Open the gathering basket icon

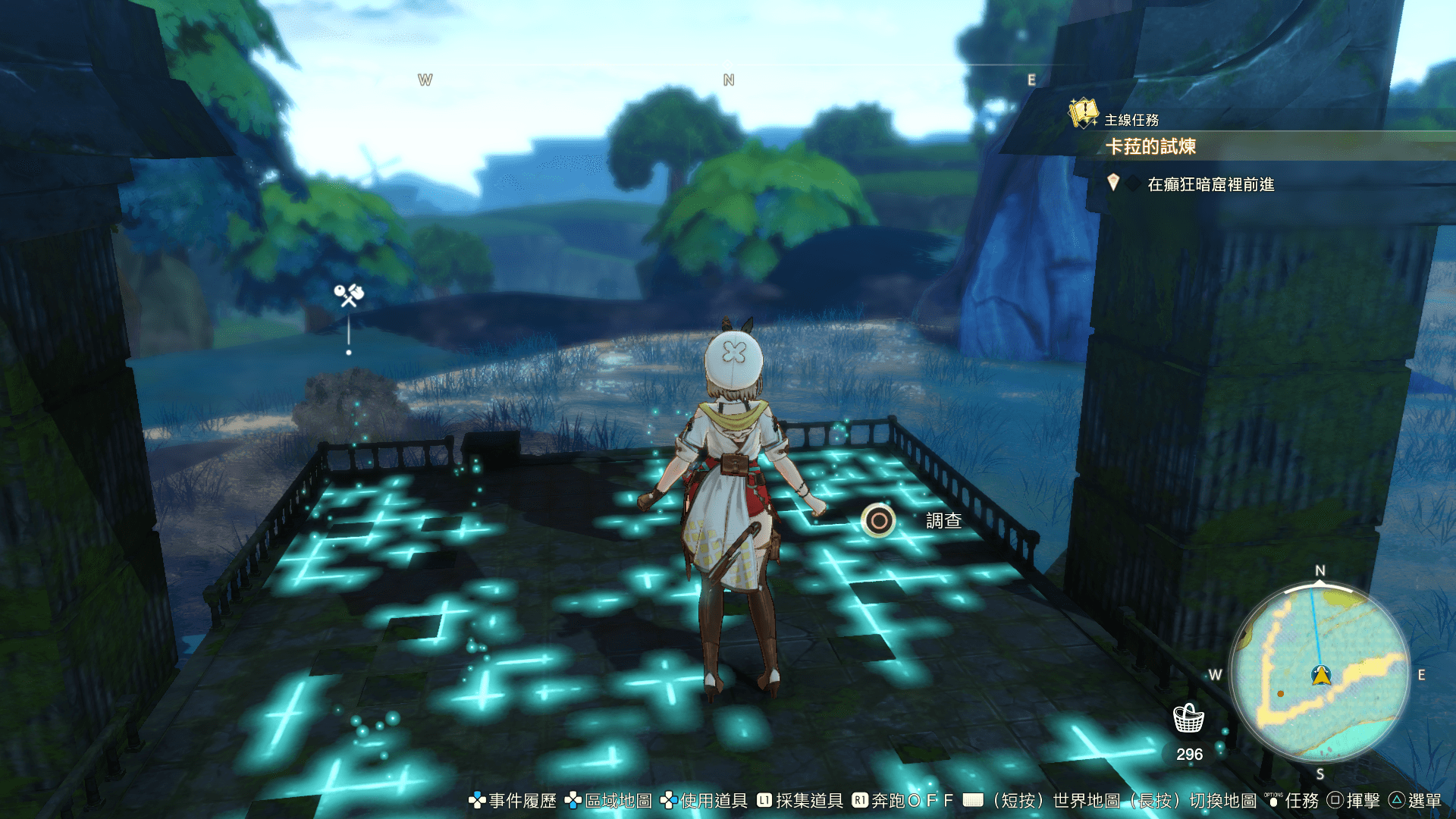[1188, 717]
